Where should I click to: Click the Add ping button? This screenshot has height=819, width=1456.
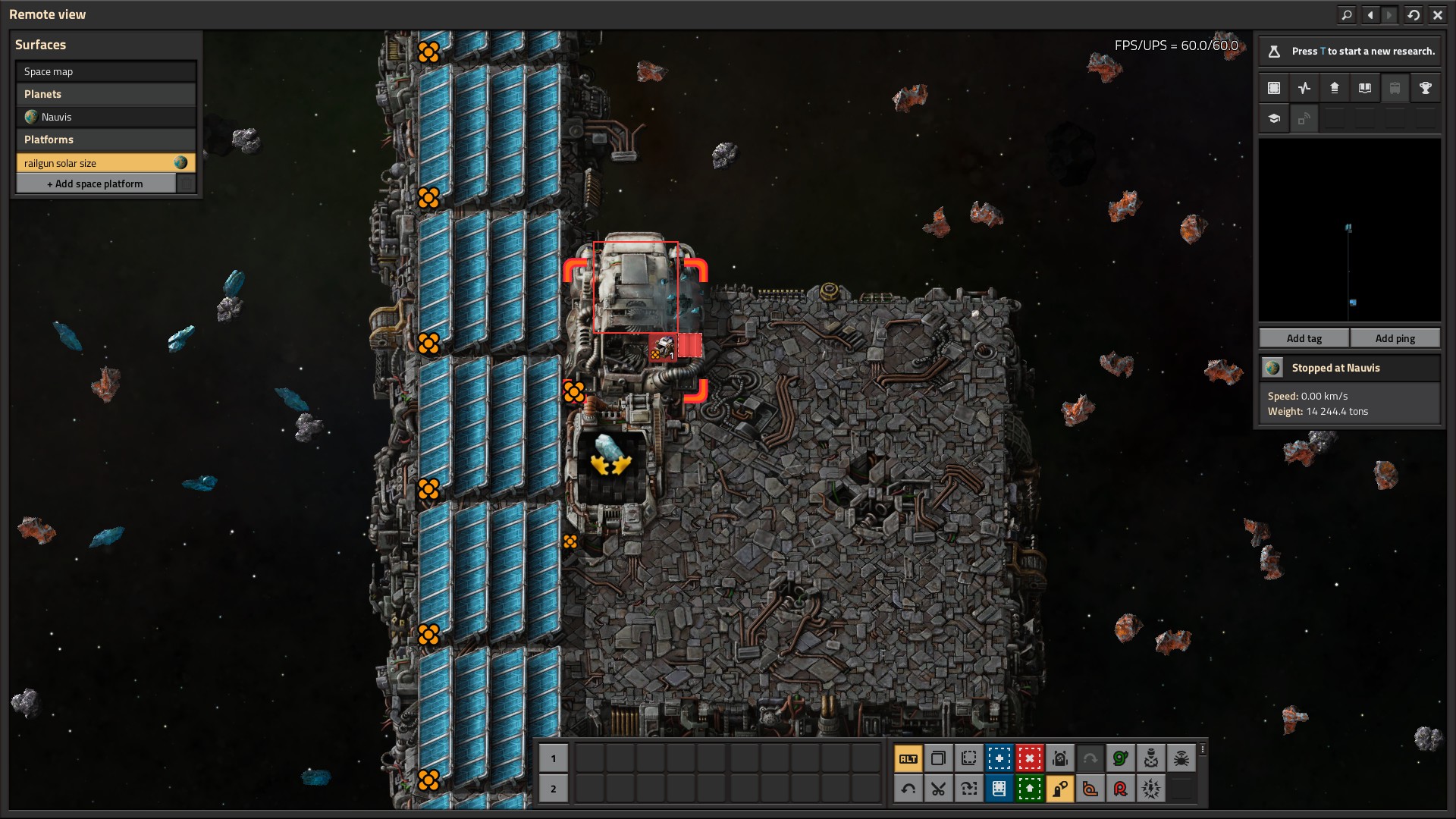point(1395,338)
